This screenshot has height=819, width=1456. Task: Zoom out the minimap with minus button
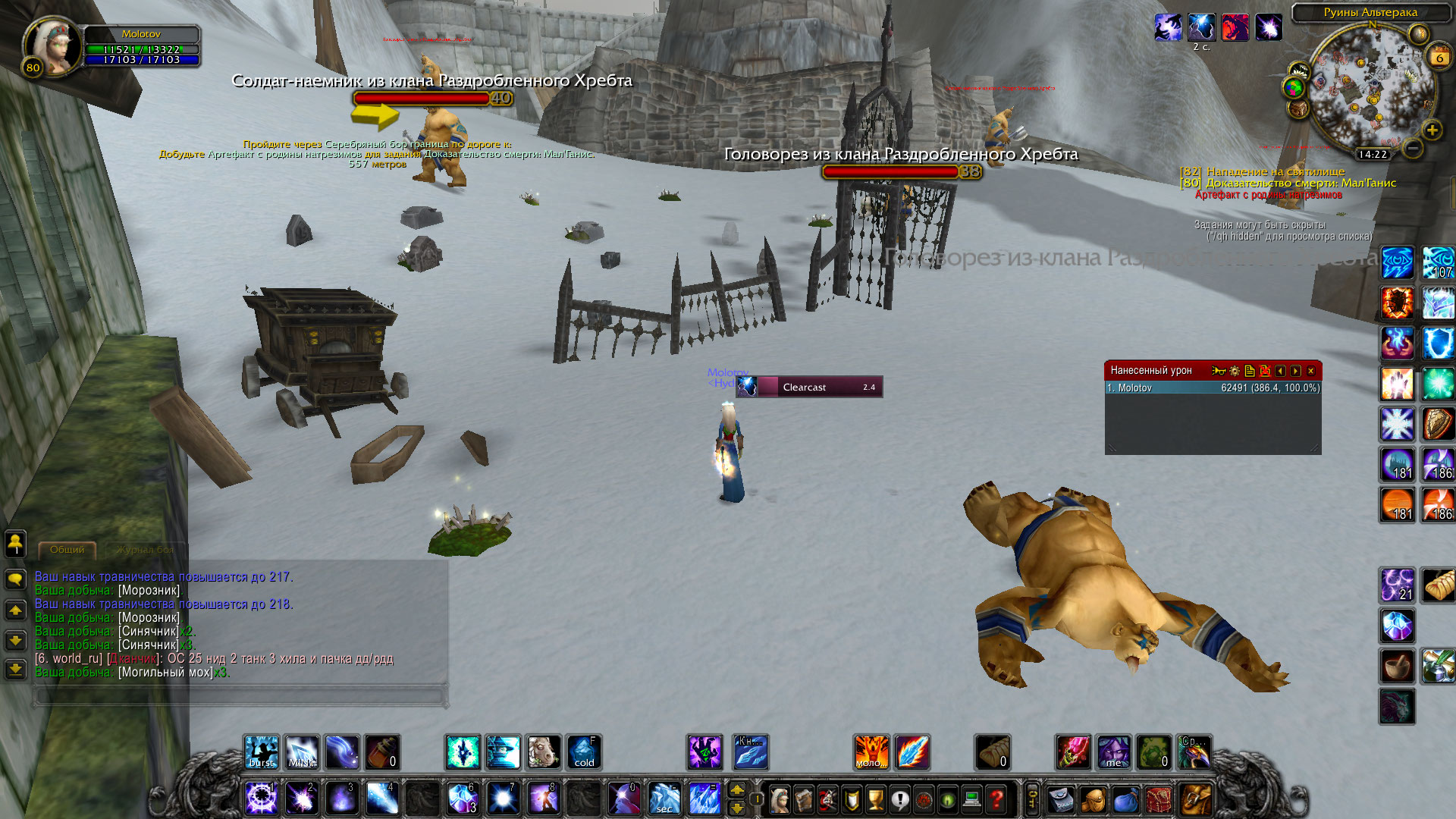click(x=1412, y=149)
